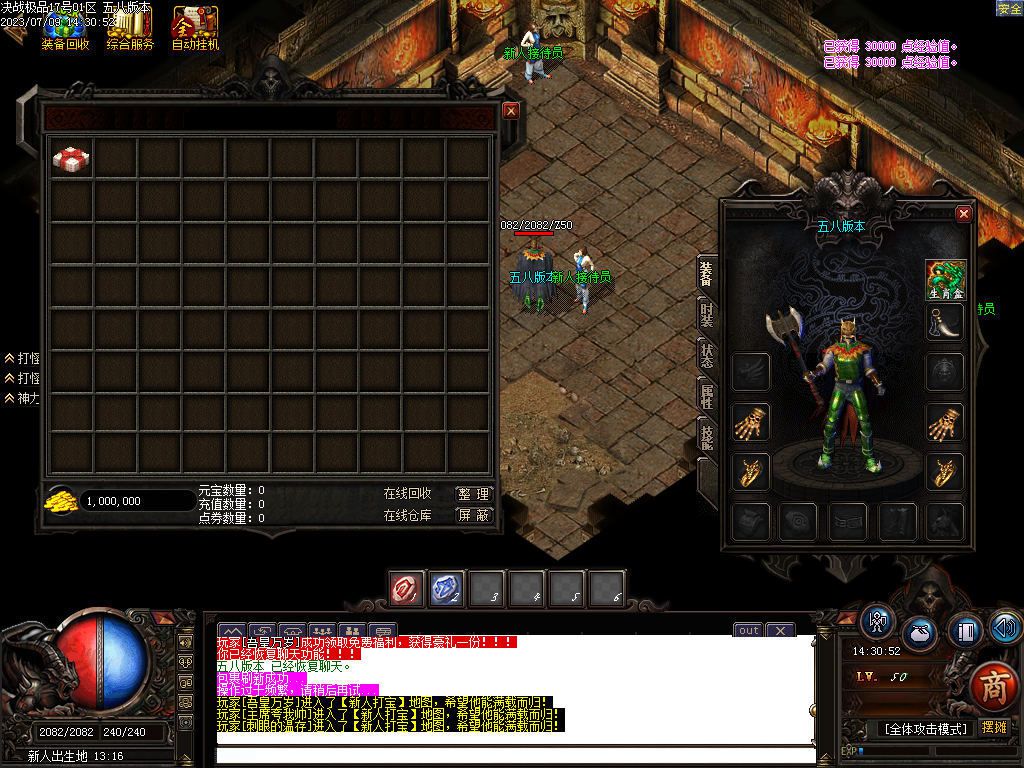Click the chat input field
The image size is (1024, 768).
(x=515, y=755)
